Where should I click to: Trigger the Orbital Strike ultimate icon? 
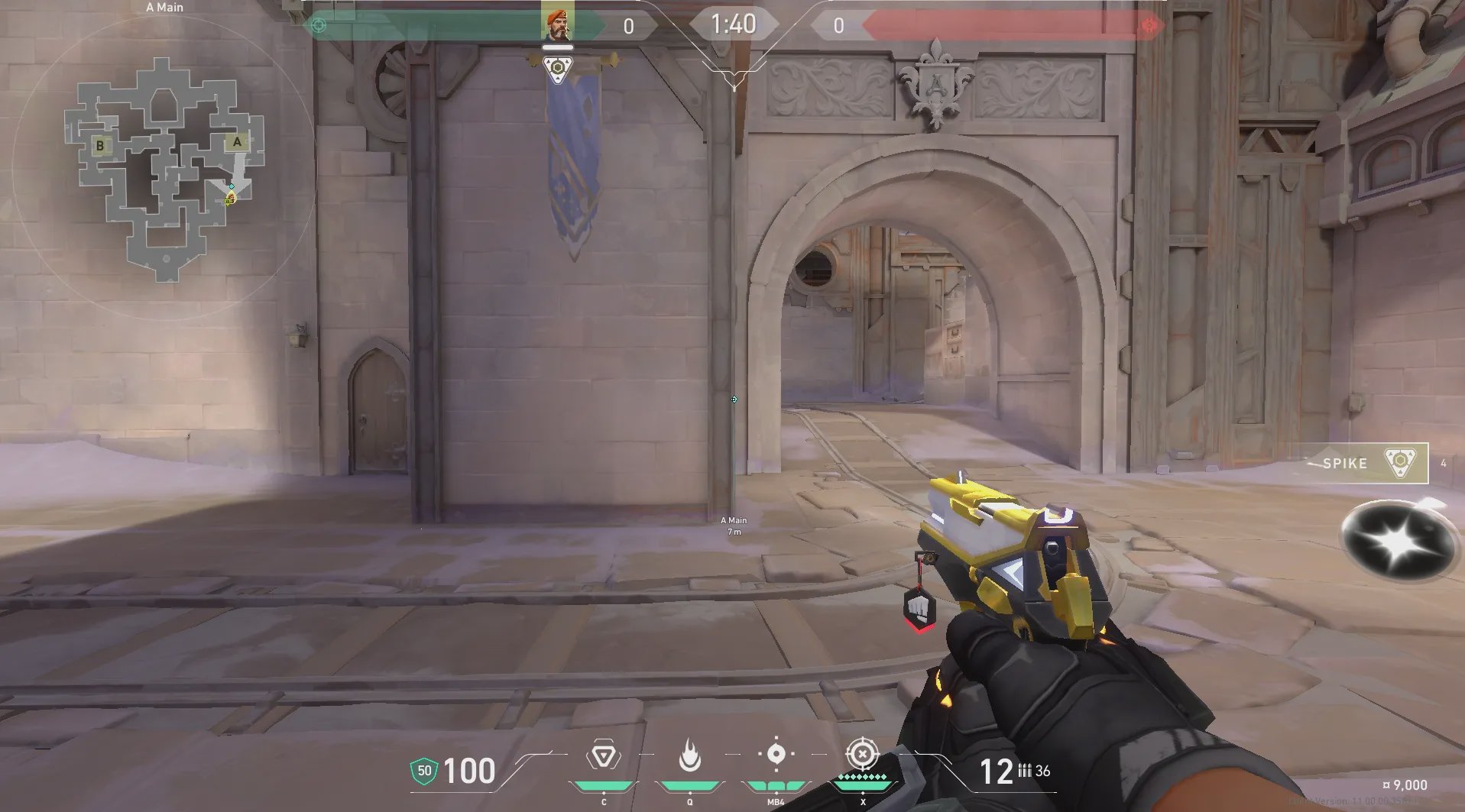pyautogui.click(x=863, y=755)
